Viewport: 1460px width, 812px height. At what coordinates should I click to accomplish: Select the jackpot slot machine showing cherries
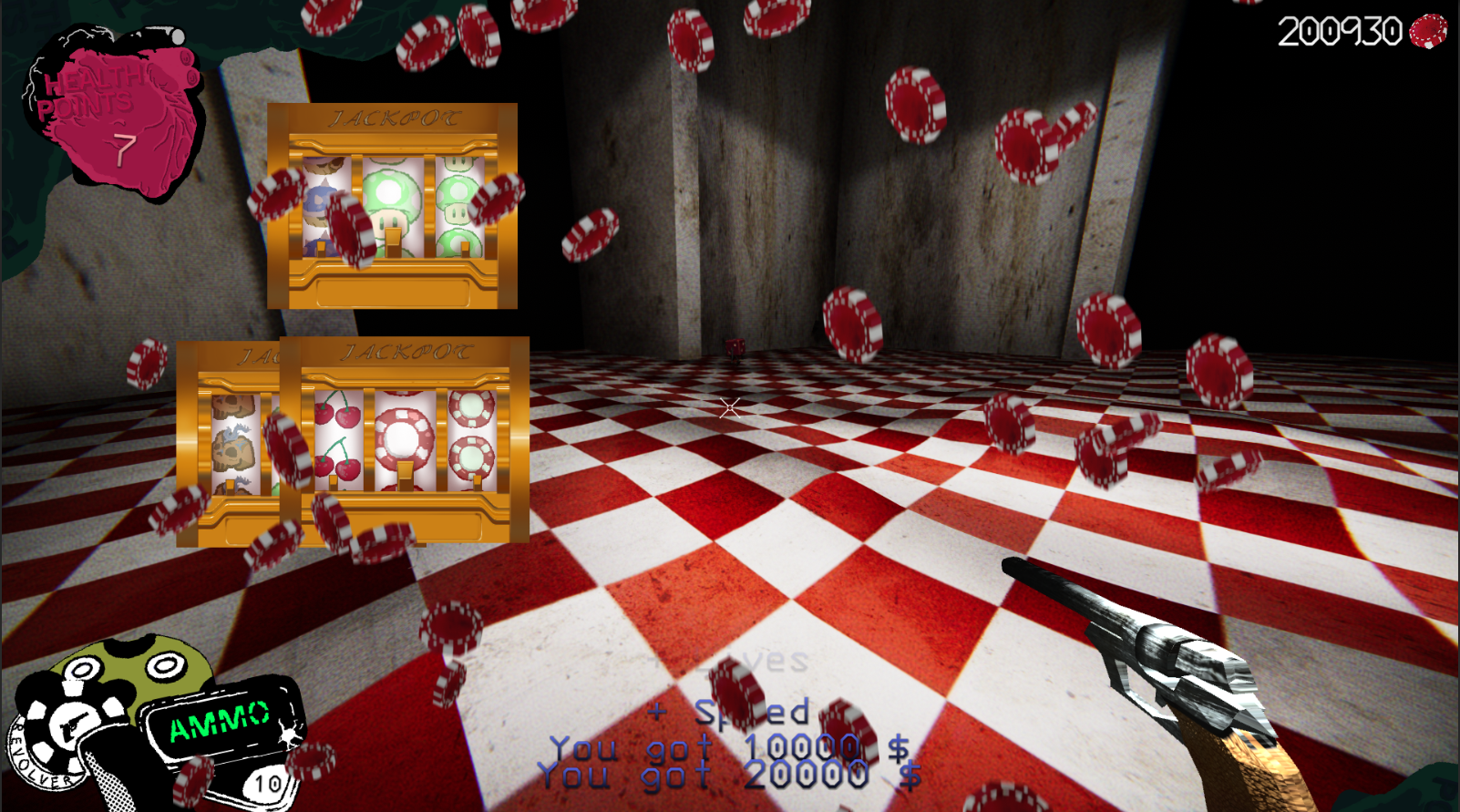405,440
